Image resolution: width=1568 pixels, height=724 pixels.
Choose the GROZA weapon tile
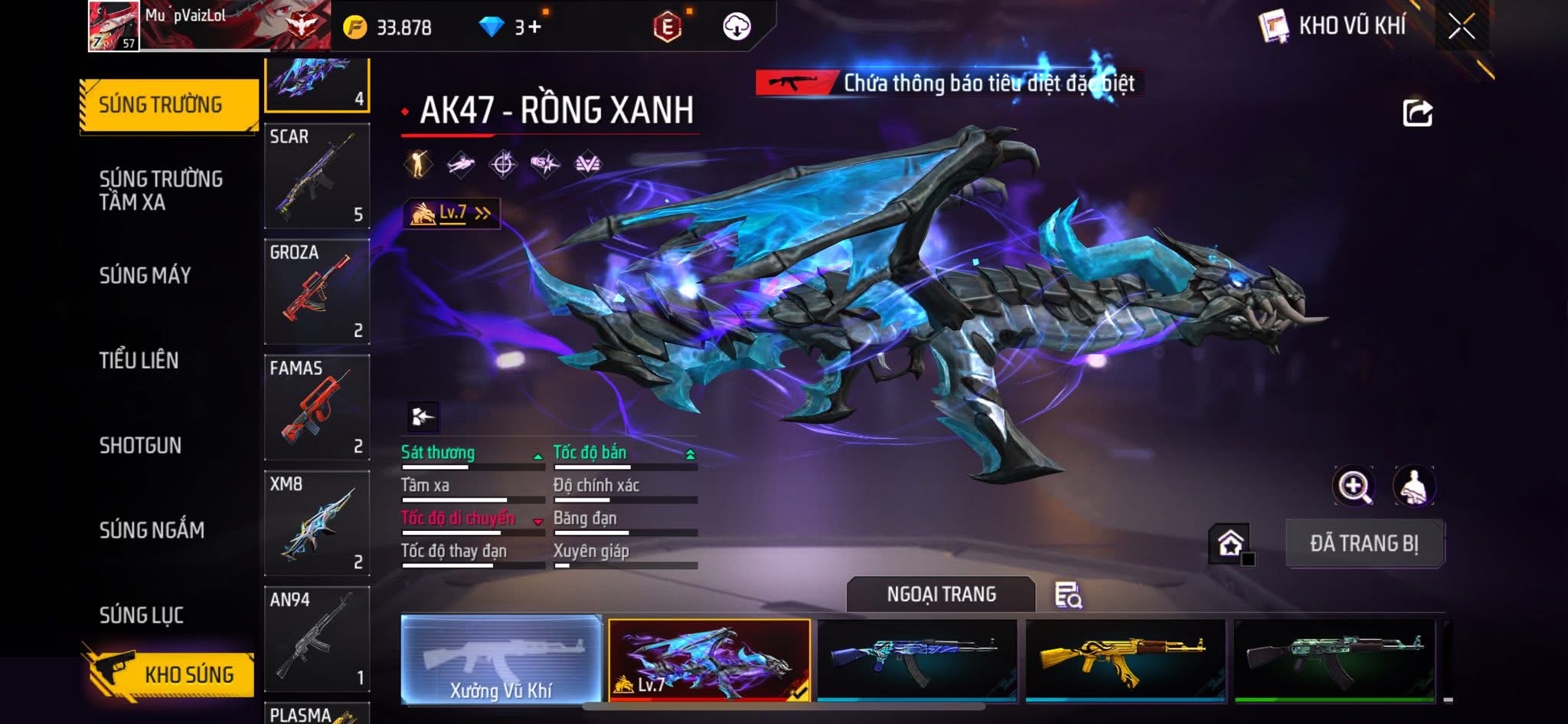point(317,292)
